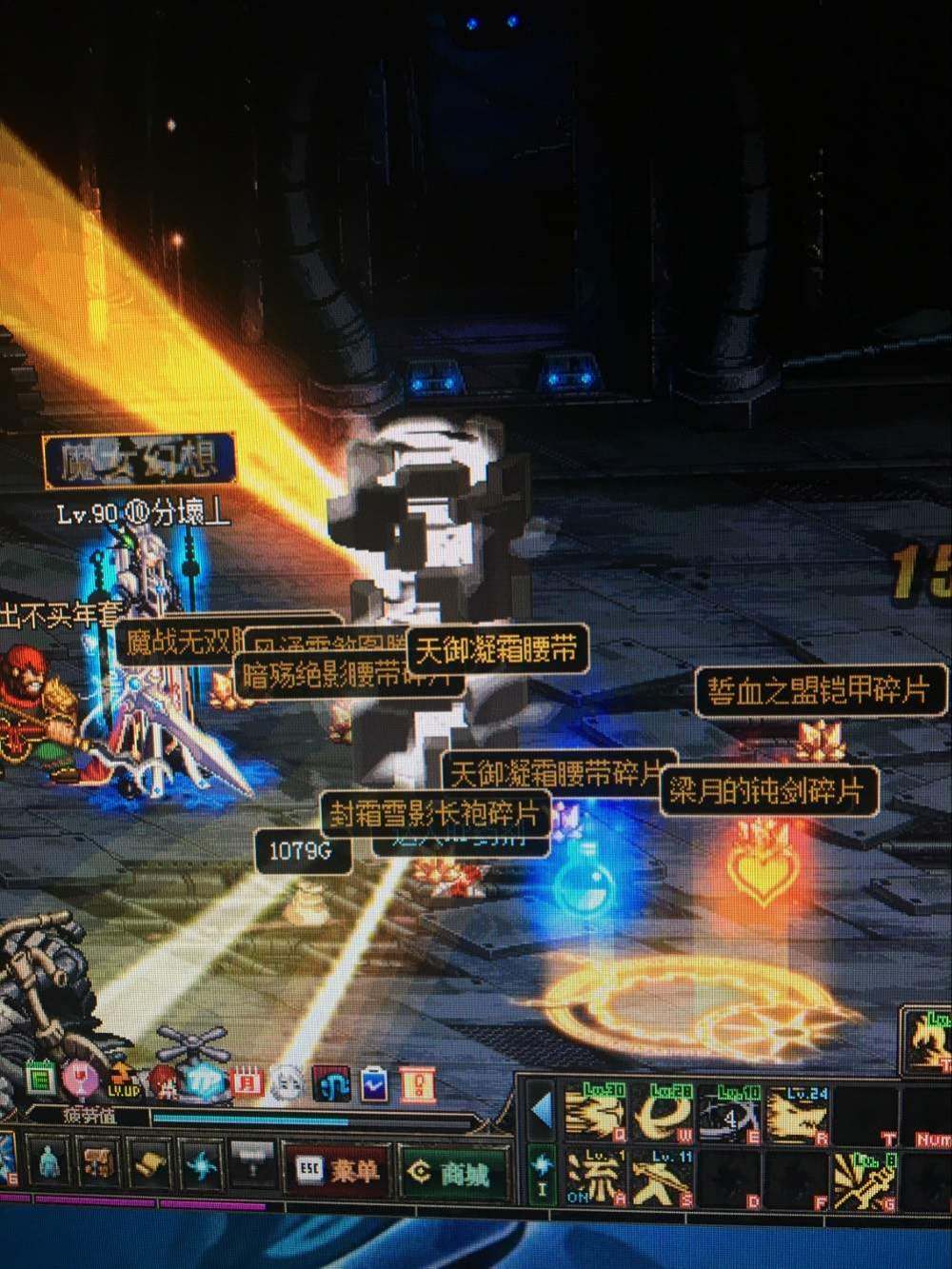Activate the Lv.24 dragon head skill on R
The height and width of the screenshot is (1269, 952).
coord(796,1114)
